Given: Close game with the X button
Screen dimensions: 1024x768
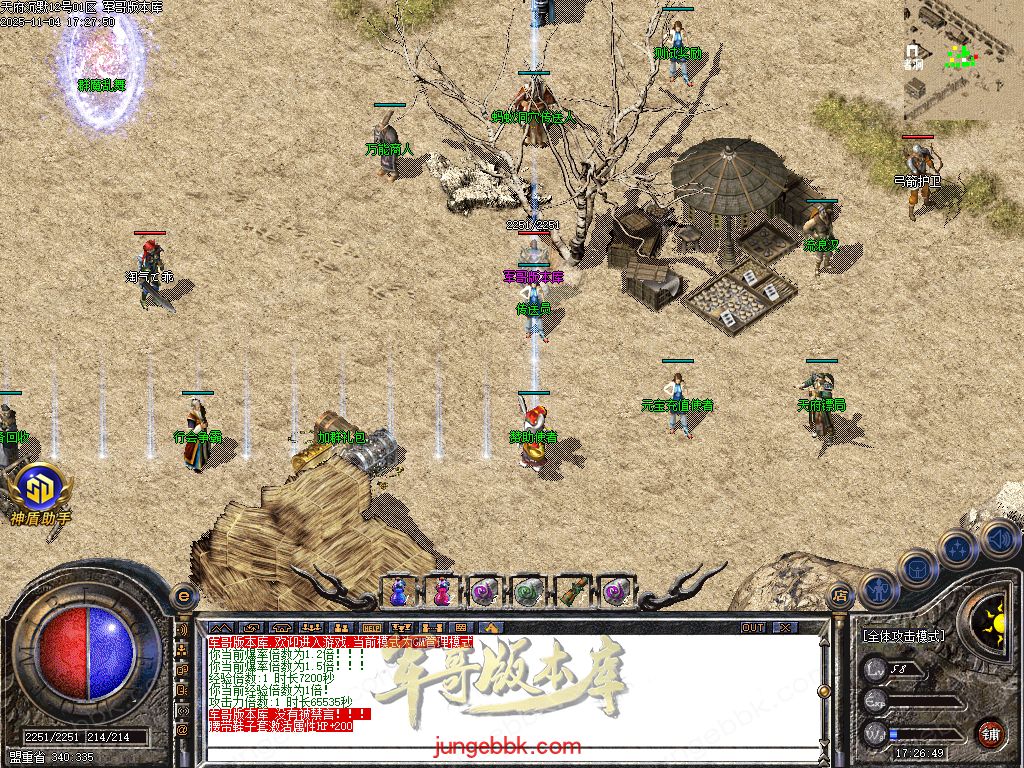Looking at the screenshot, I should [x=785, y=628].
